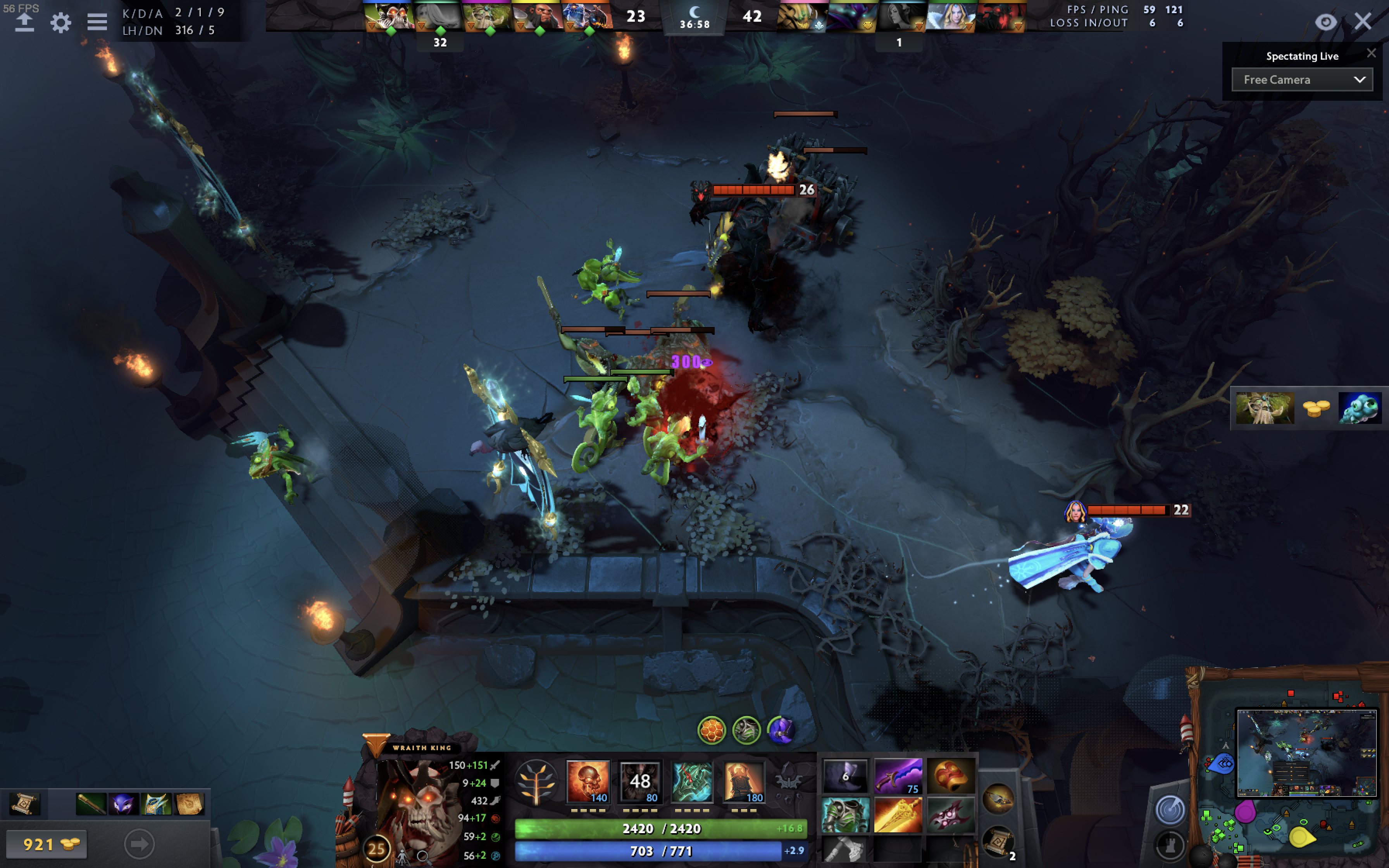Screen dimensions: 1389x868
Task: Open the gear settings menu
Action: pos(60,23)
